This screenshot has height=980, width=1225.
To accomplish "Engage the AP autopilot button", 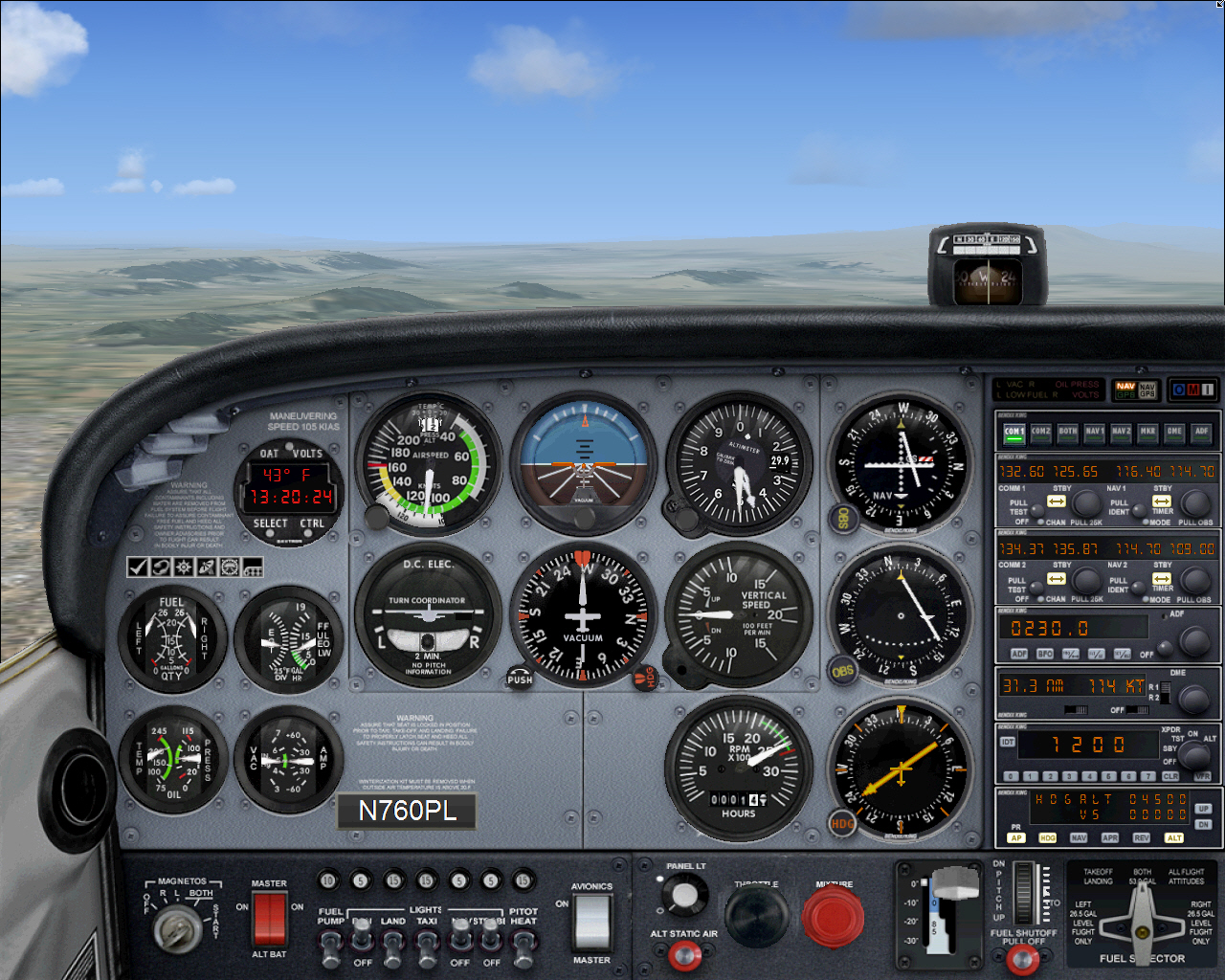I will coord(1016,837).
